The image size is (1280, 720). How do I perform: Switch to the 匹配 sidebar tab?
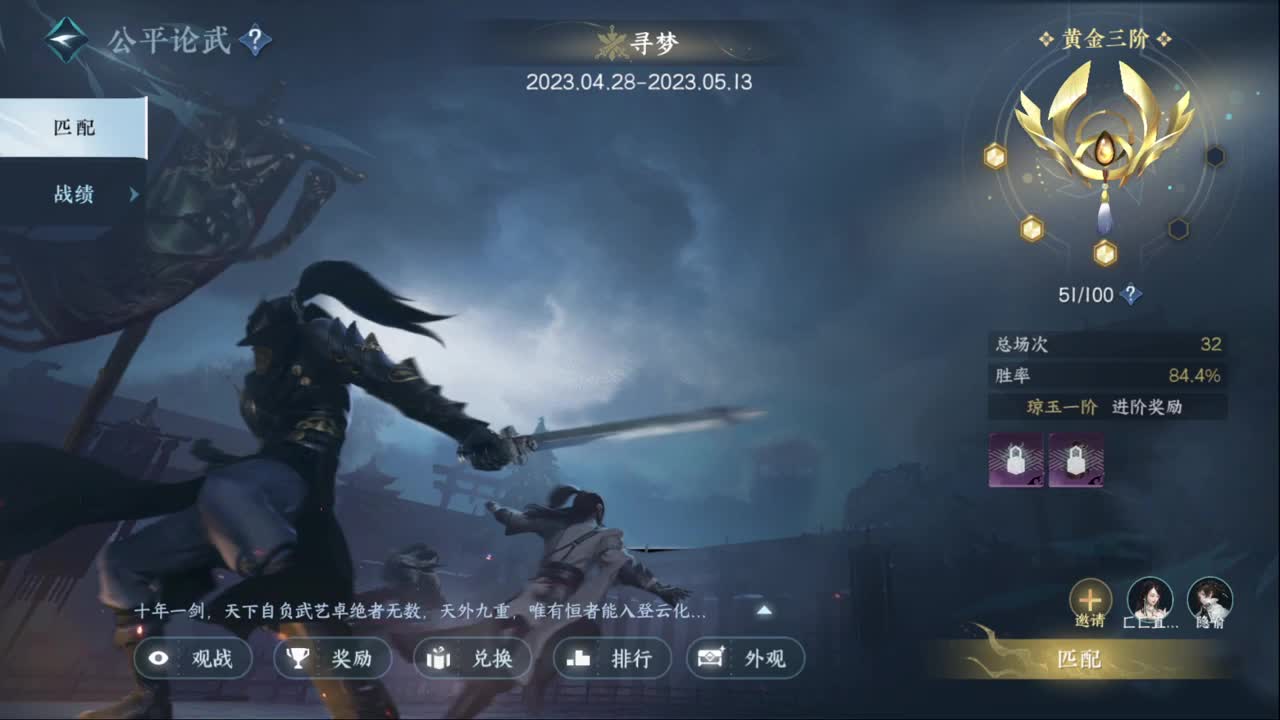pos(75,128)
